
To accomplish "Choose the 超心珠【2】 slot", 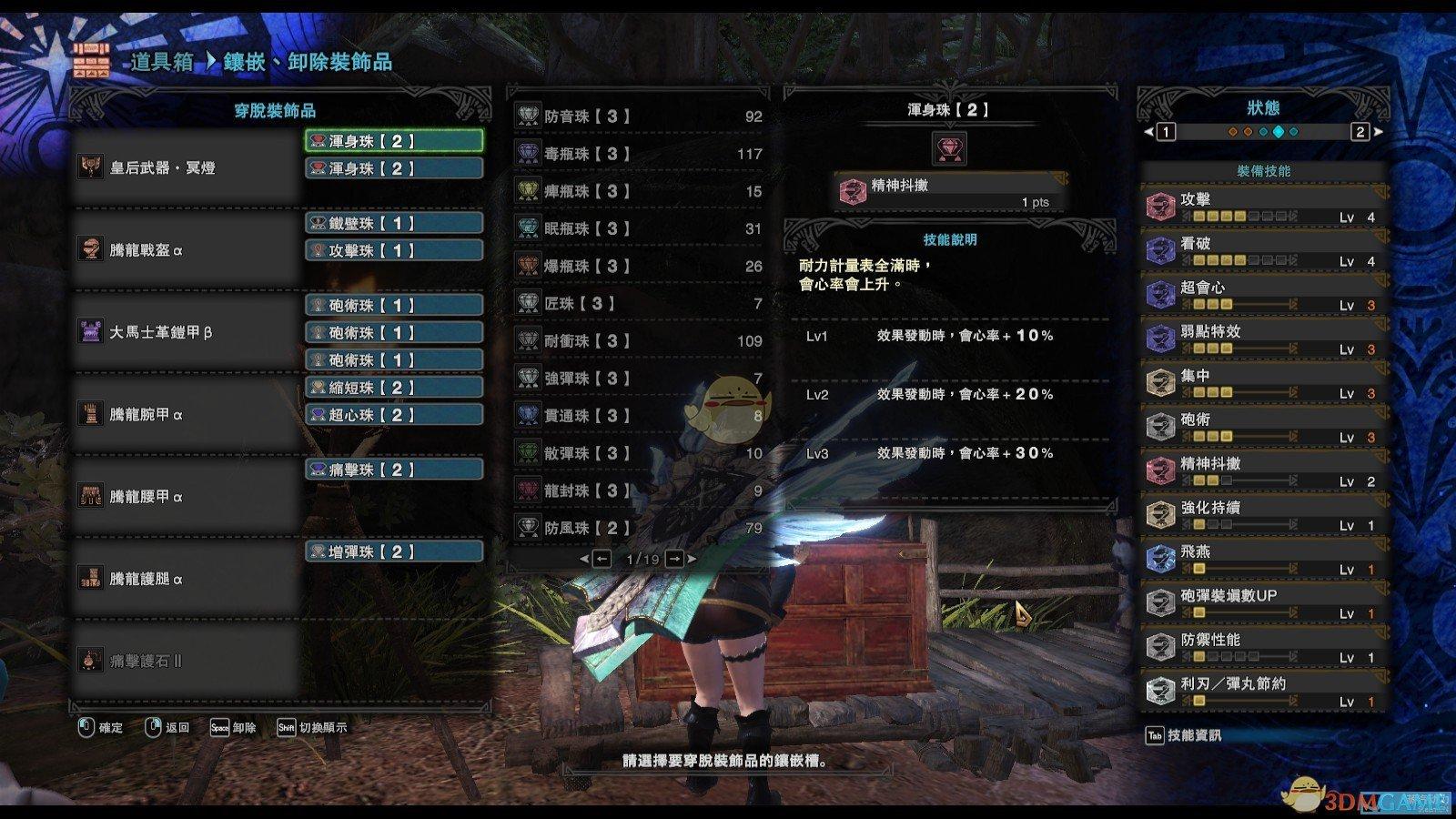I will 393,415.
